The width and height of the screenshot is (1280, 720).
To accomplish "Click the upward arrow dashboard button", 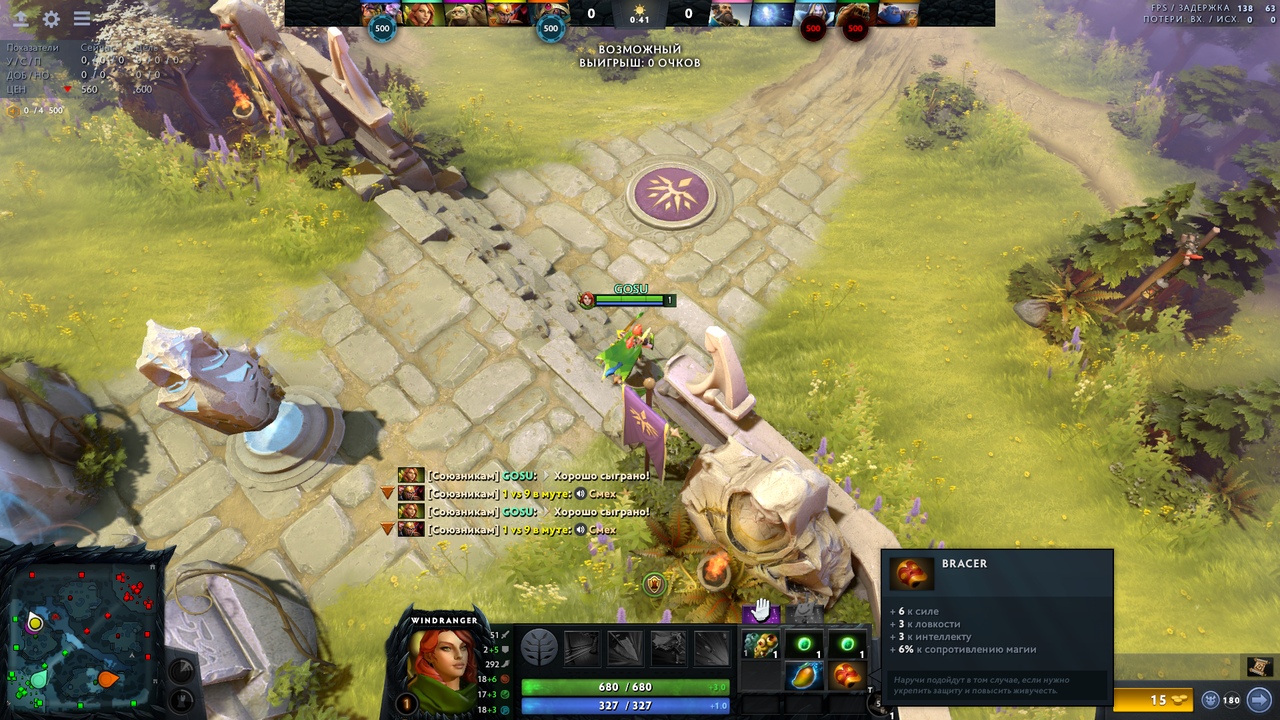I will [x=20, y=18].
